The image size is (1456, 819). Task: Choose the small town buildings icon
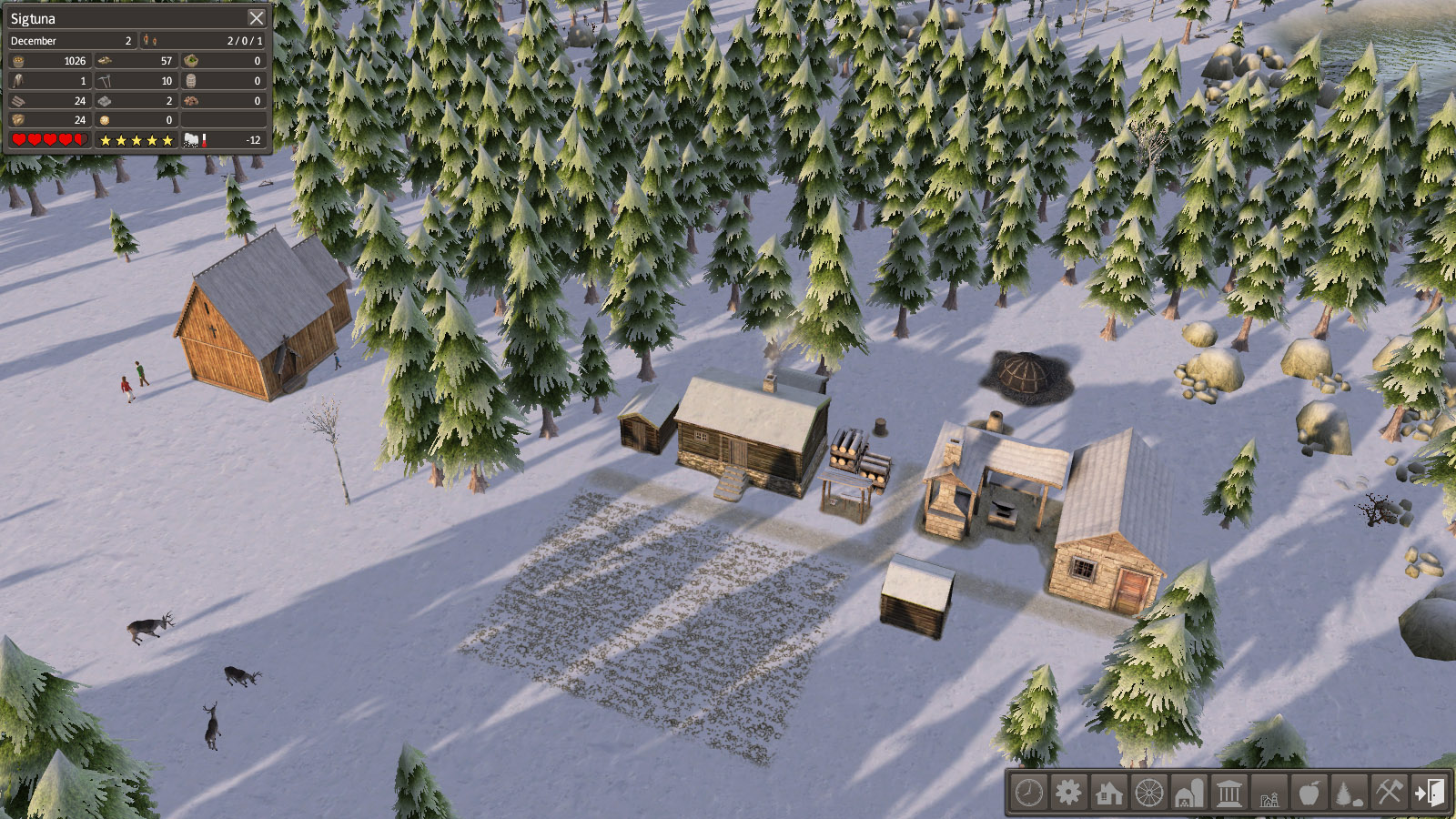pyautogui.click(x=1269, y=793)
